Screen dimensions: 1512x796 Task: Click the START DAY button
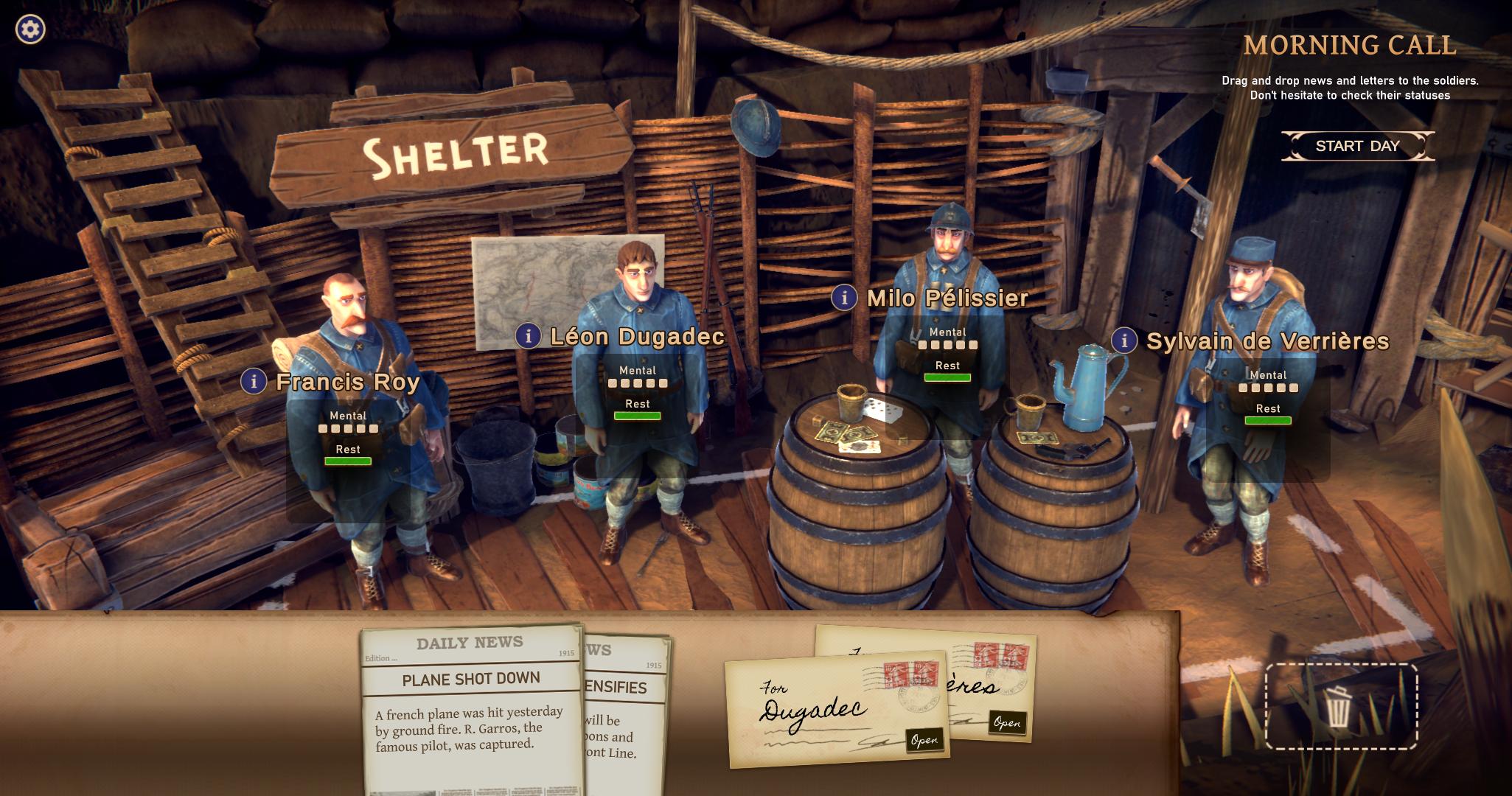pyautogui.click(x=1357, y=146)
